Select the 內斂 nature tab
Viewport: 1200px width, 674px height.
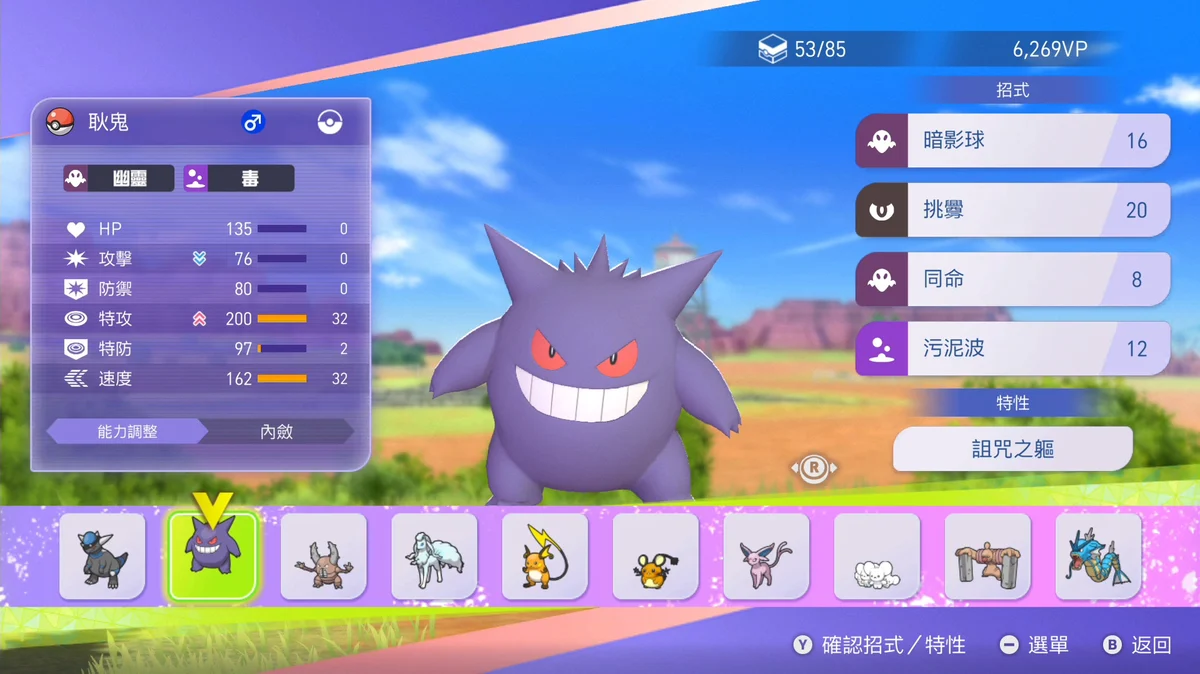pos(277,432)
